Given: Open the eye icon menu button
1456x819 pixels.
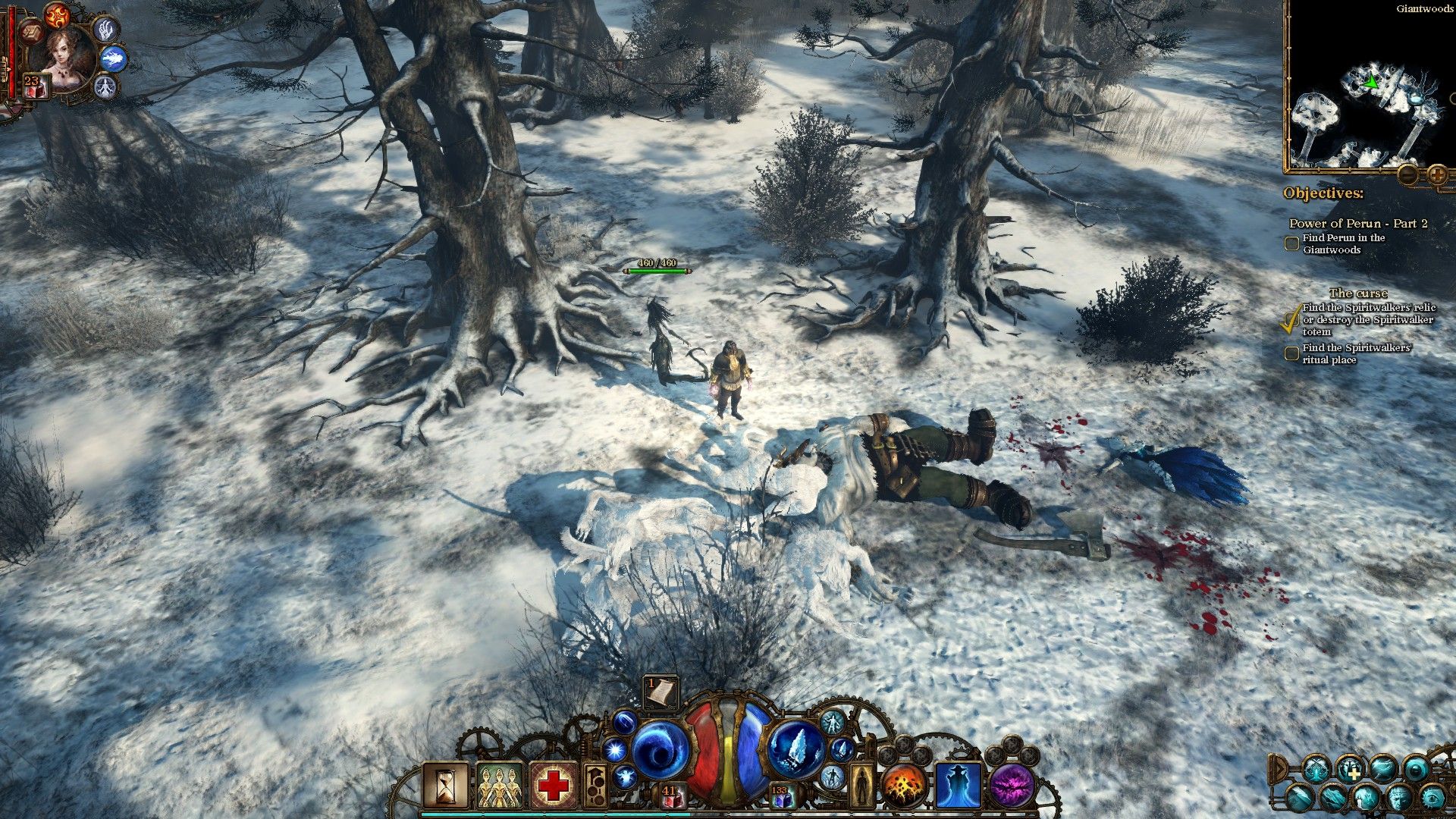Looking at the screenshot, I should coord(1432,798).
